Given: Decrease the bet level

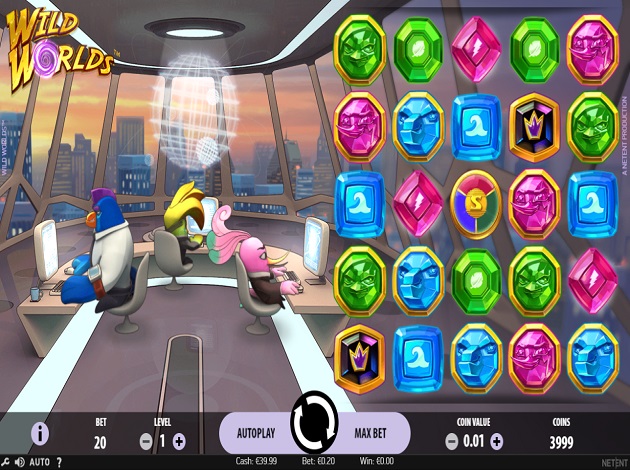Looking at the screenshot, I should click(x=146, y=440).
